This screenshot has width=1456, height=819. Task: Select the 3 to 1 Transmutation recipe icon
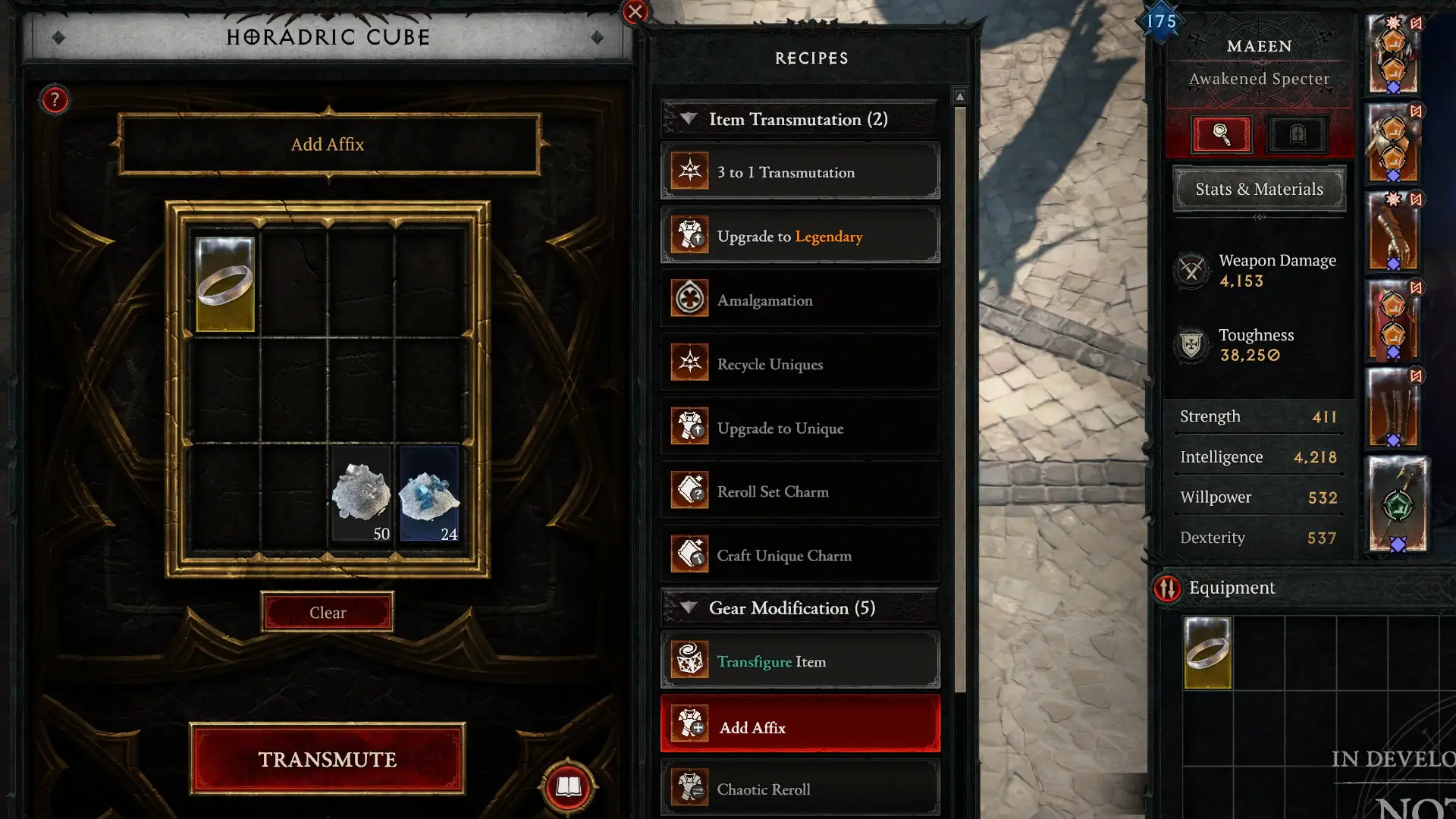click(689, 170)
